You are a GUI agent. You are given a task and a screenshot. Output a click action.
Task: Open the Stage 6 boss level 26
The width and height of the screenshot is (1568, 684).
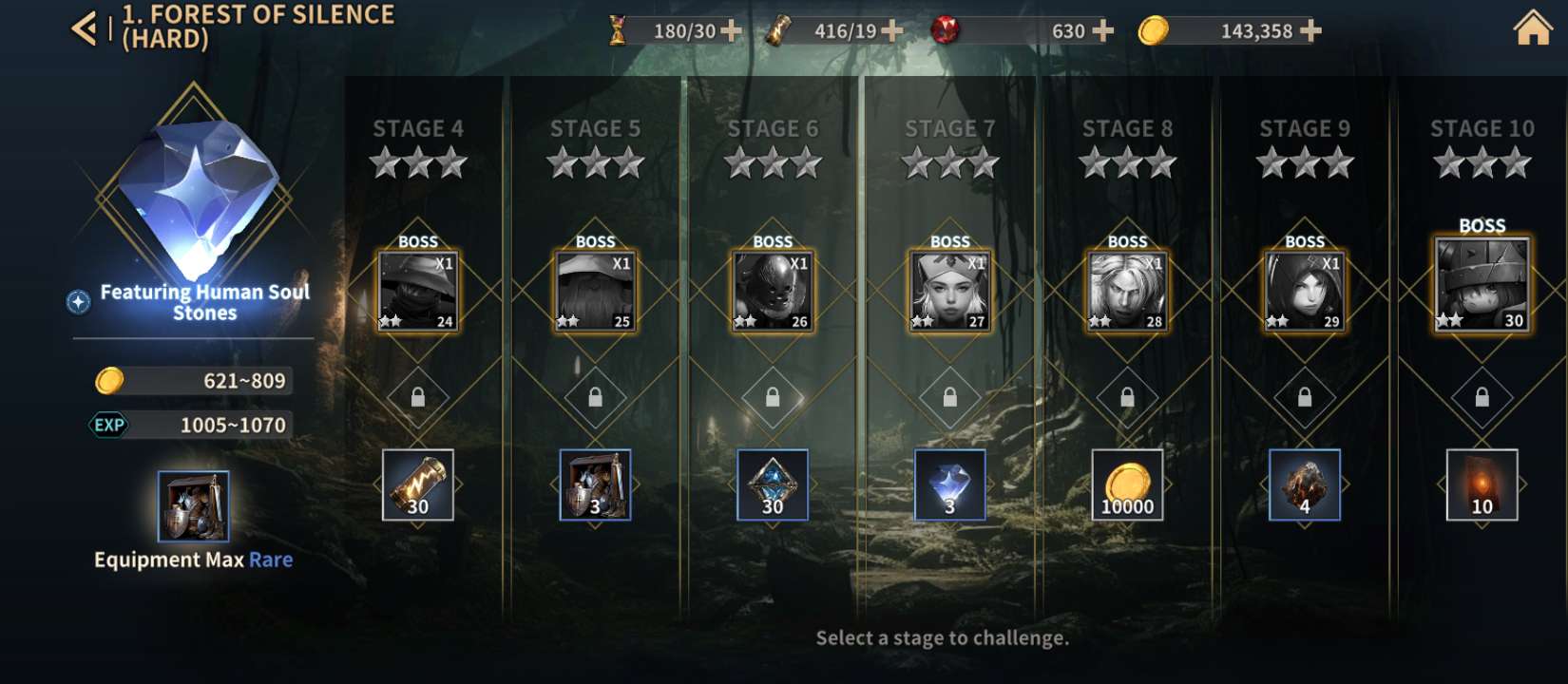coord(773,291)
